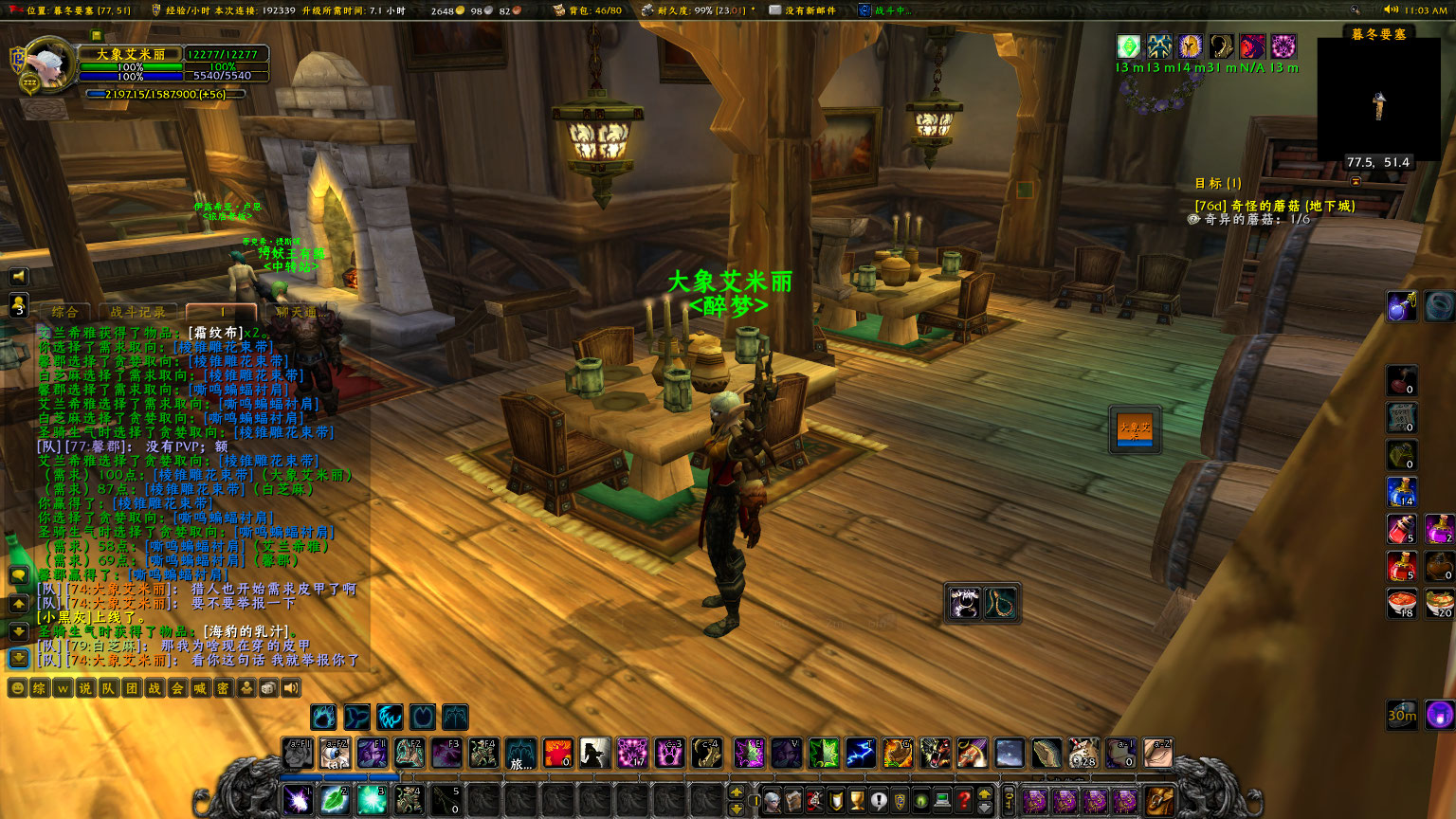Click the red question mark help icon
Screen dimensions: 1456x819
tap(962, 799)
